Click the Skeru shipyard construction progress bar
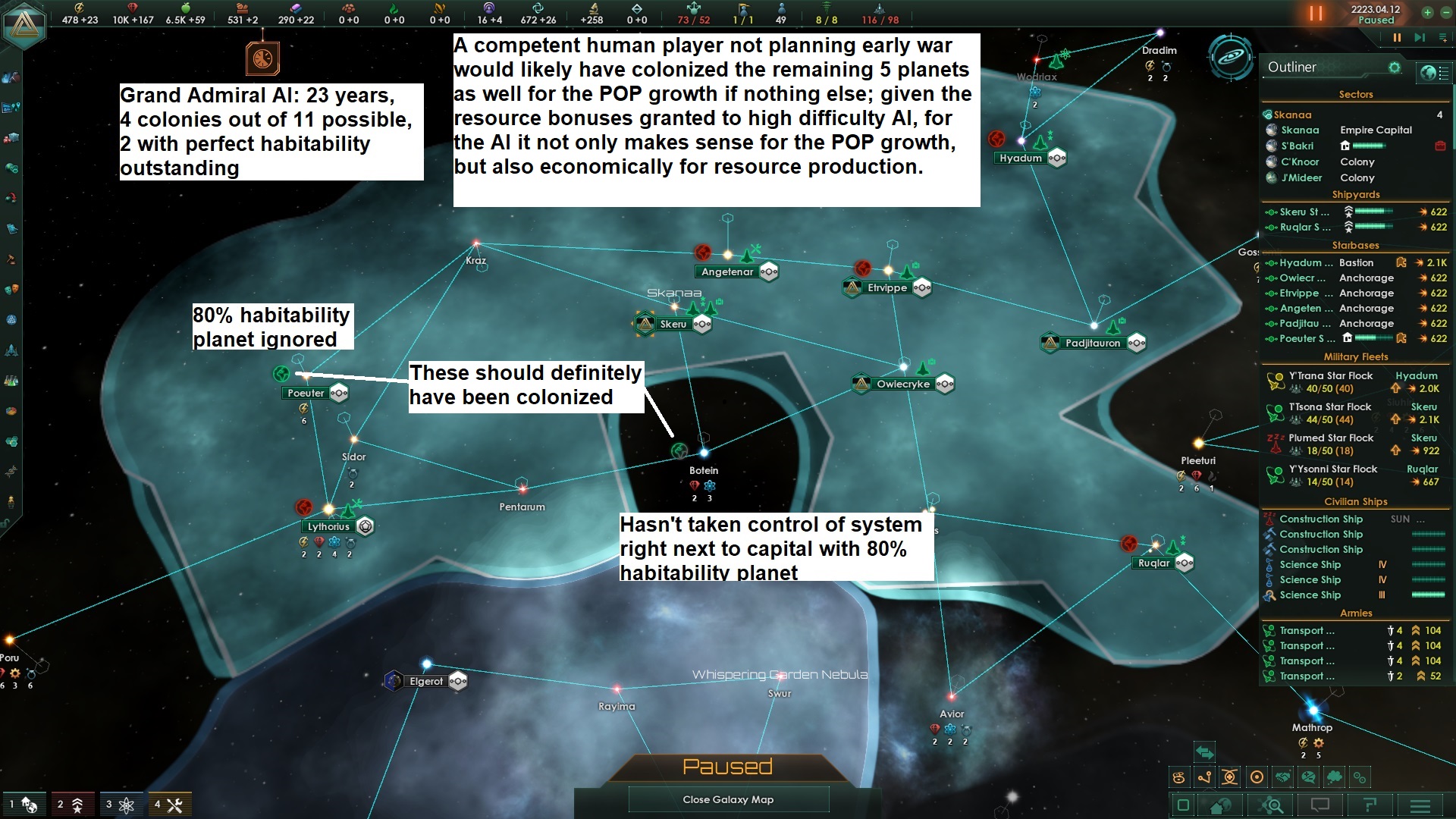The height and width of the screenshot is (819, 1456). click(x=1373, y=212)
